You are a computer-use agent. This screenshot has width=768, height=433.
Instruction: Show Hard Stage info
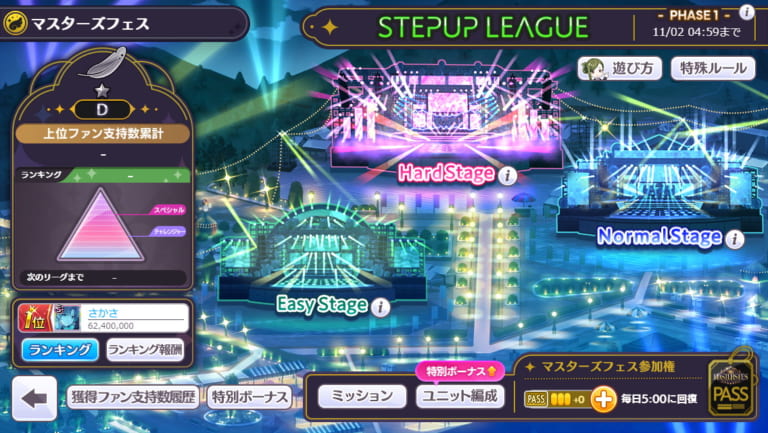pyautogui.click(x=507, y=176)
